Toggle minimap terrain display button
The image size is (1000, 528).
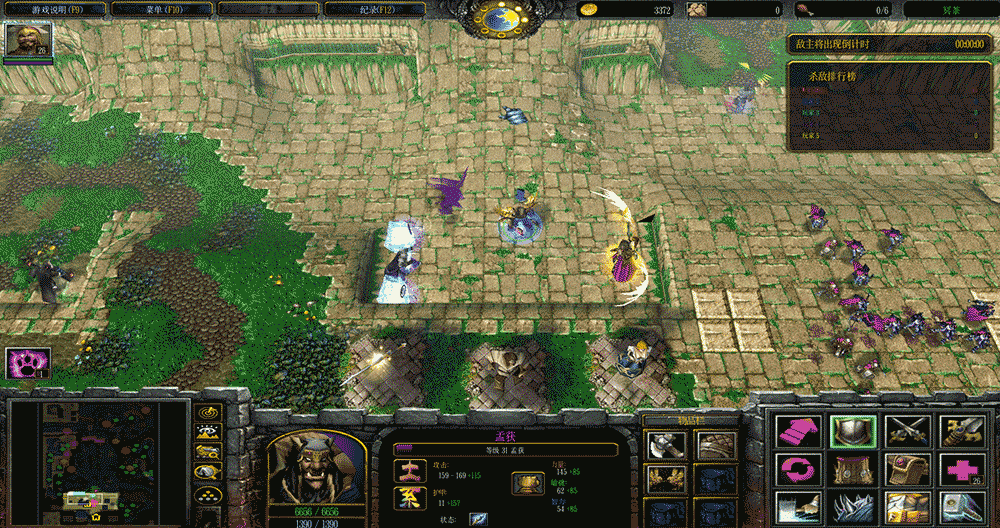[208, 433]
